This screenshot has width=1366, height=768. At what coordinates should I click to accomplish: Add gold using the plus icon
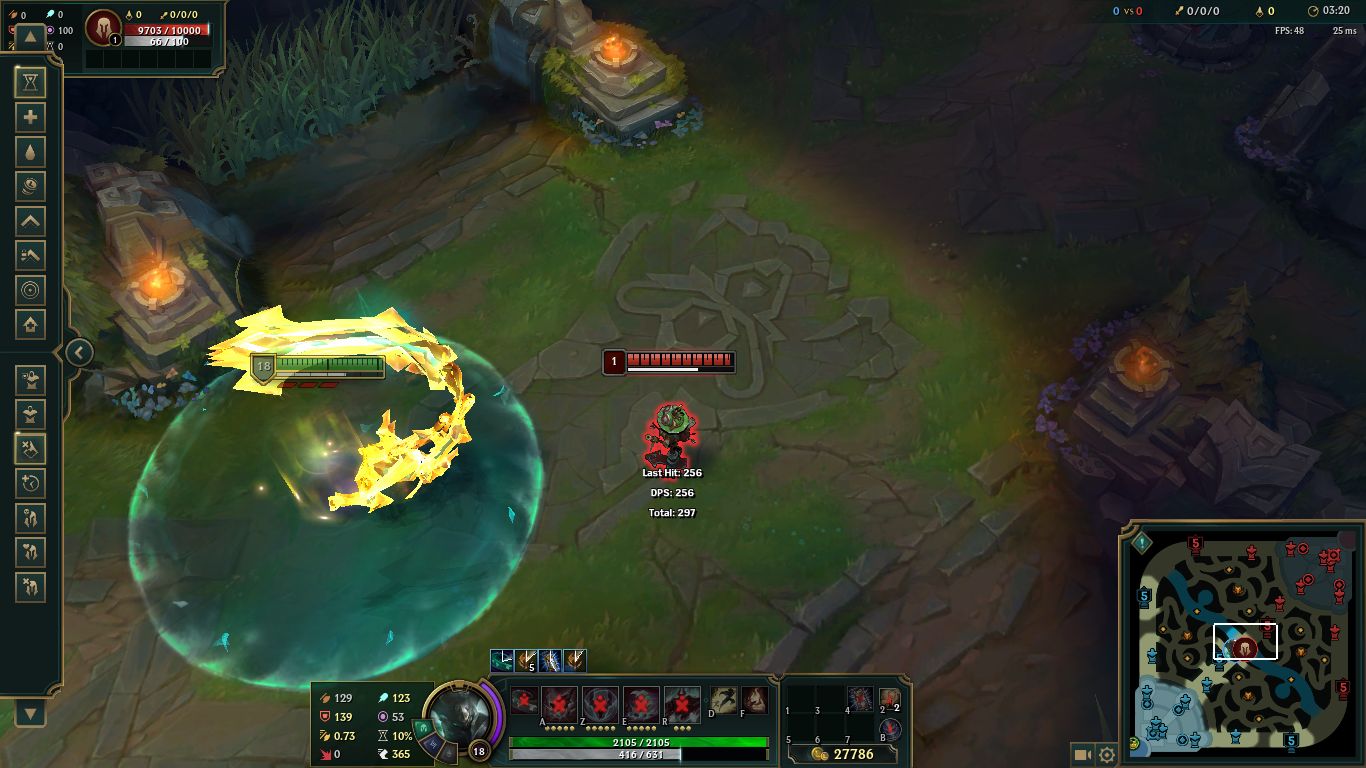coord(30,117)
